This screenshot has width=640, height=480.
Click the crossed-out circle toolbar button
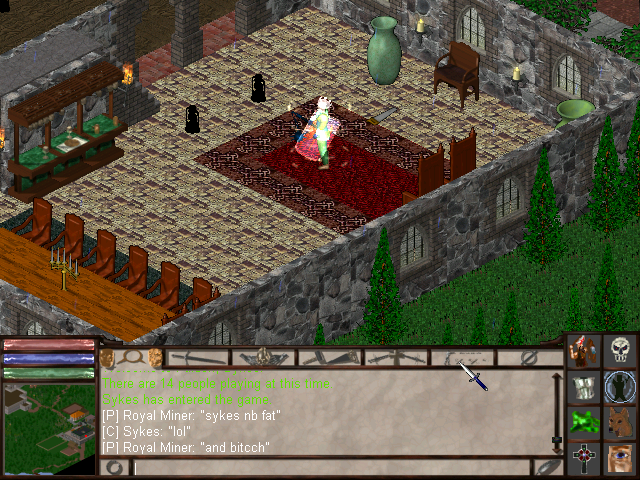[530, 357]
